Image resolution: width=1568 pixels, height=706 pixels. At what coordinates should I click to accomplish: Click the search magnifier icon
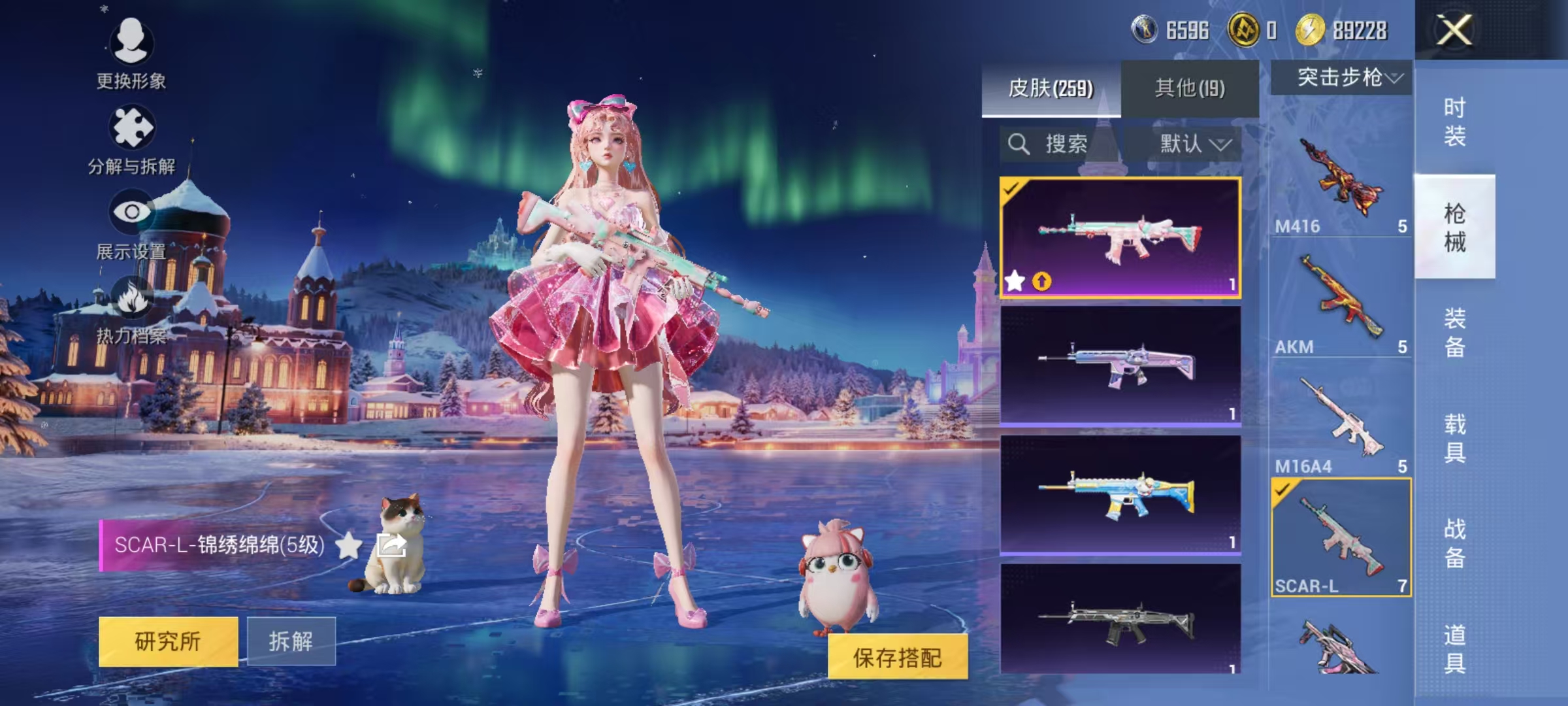click(x=1017, y=144)
